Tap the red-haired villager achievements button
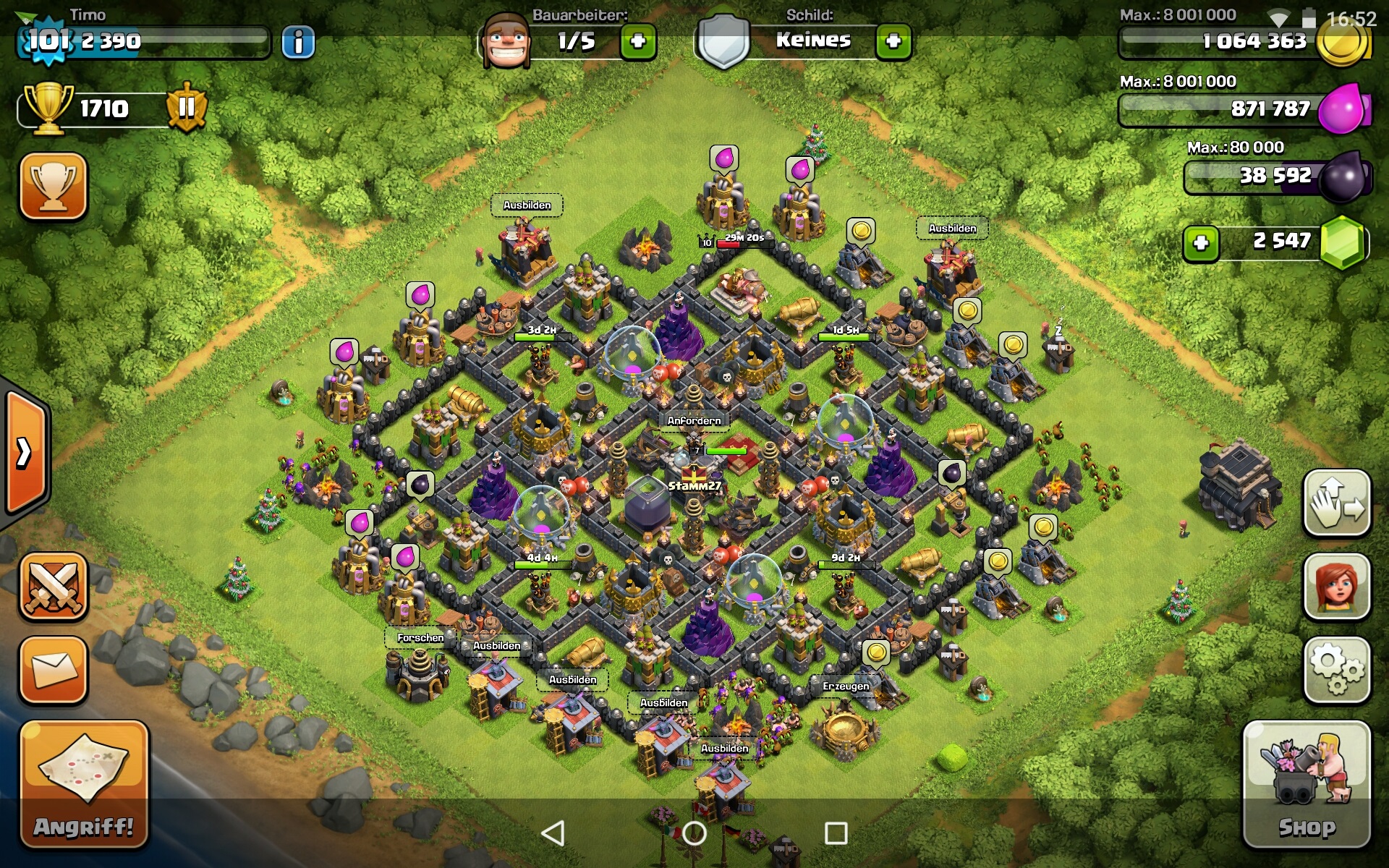 click(x=1337, y=586)
